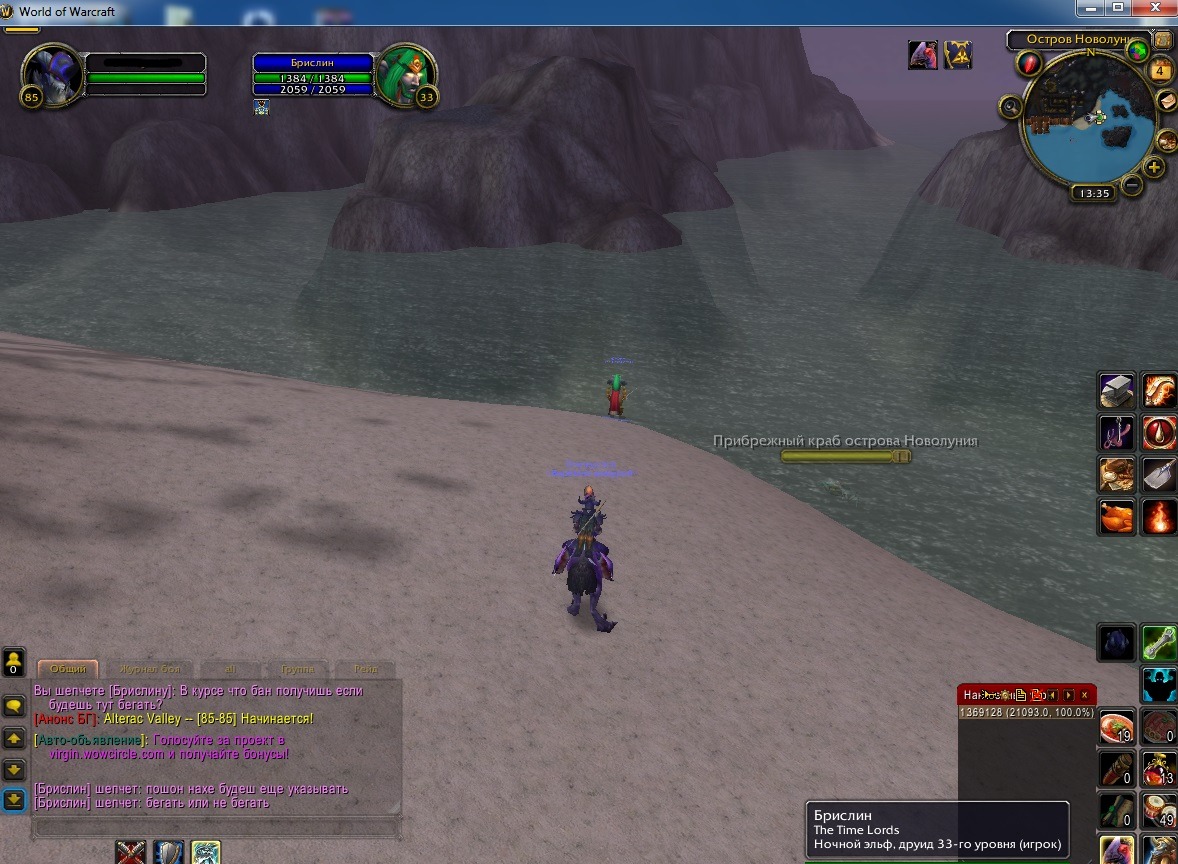Click the green wrench action button
The height and width of the screenshot is (864, 1178).
[1160, 642]
